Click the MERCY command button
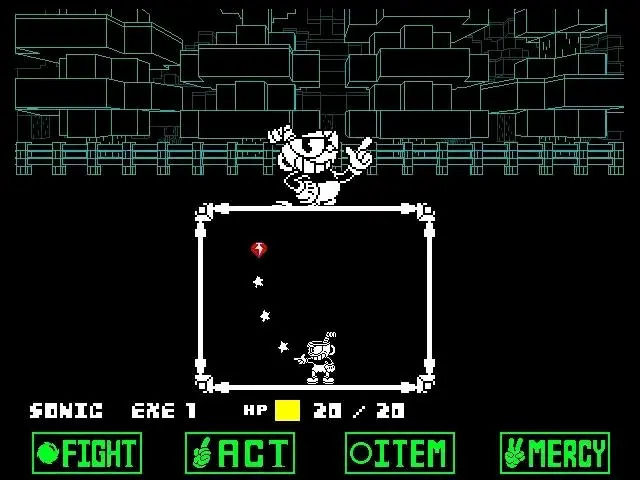Screen dimensions: 640x480 pos(555,453)
